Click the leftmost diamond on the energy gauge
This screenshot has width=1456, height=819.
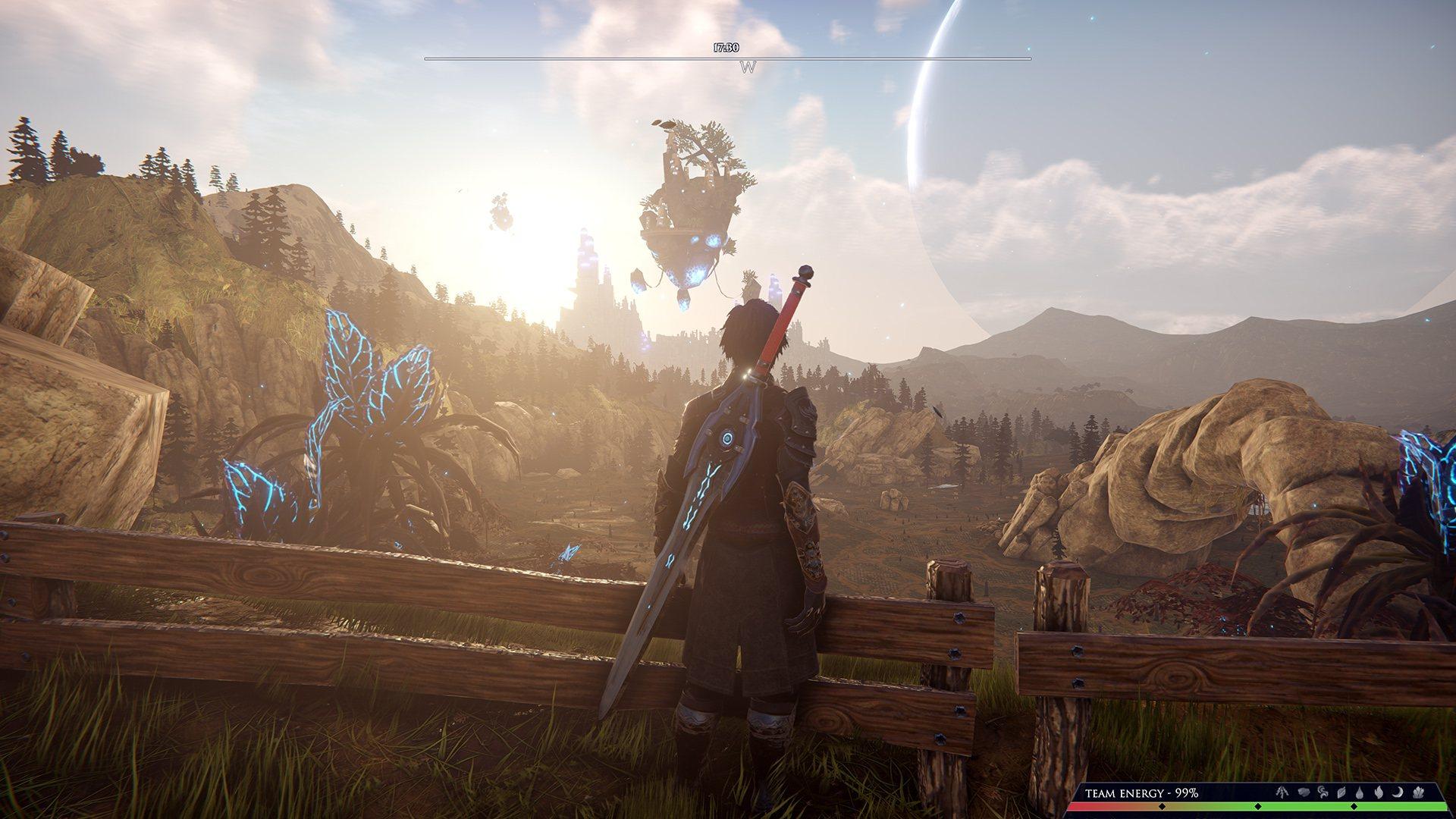point(1161,807)
